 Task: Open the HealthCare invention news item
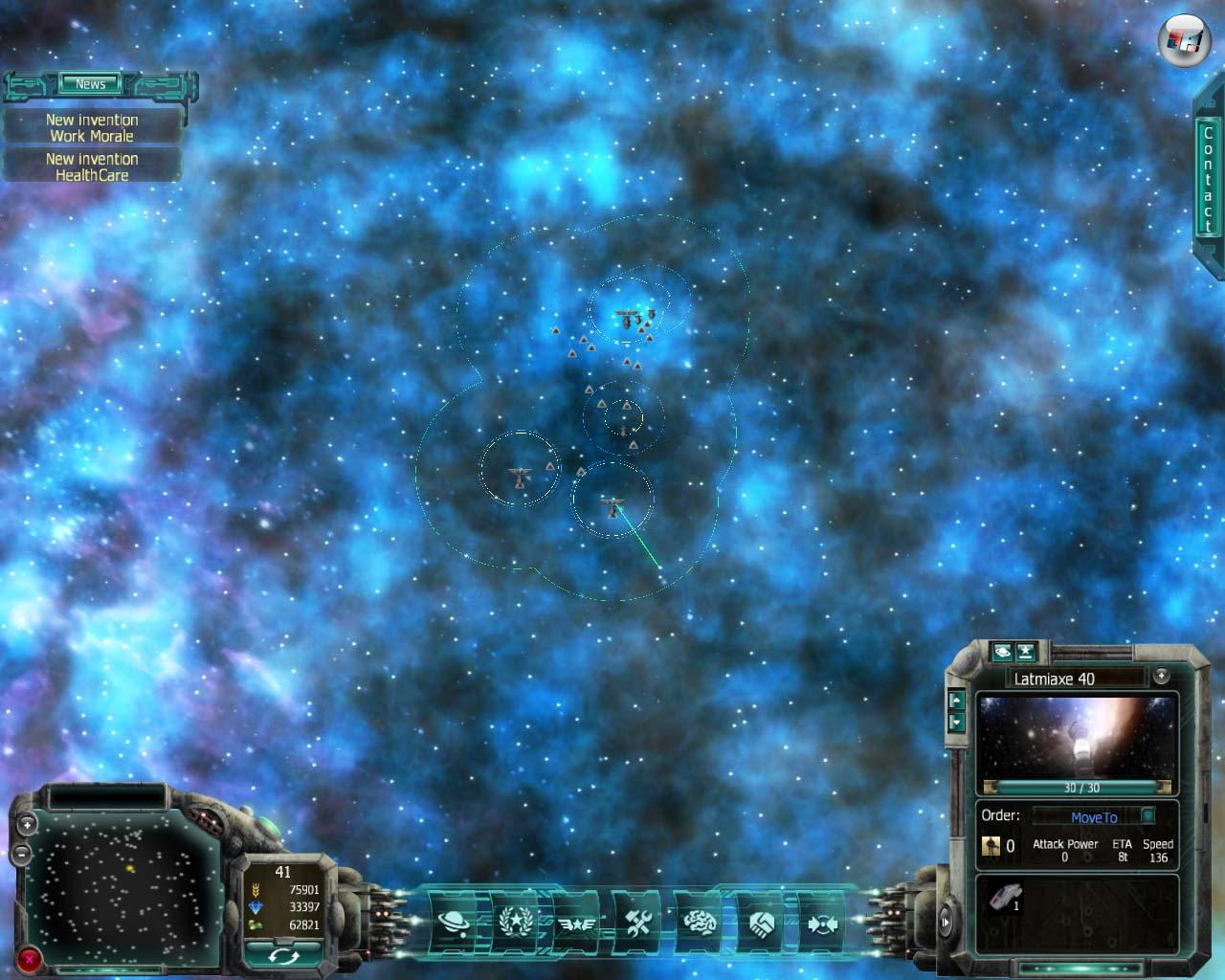pyautogui.click(x=92, y=167)
